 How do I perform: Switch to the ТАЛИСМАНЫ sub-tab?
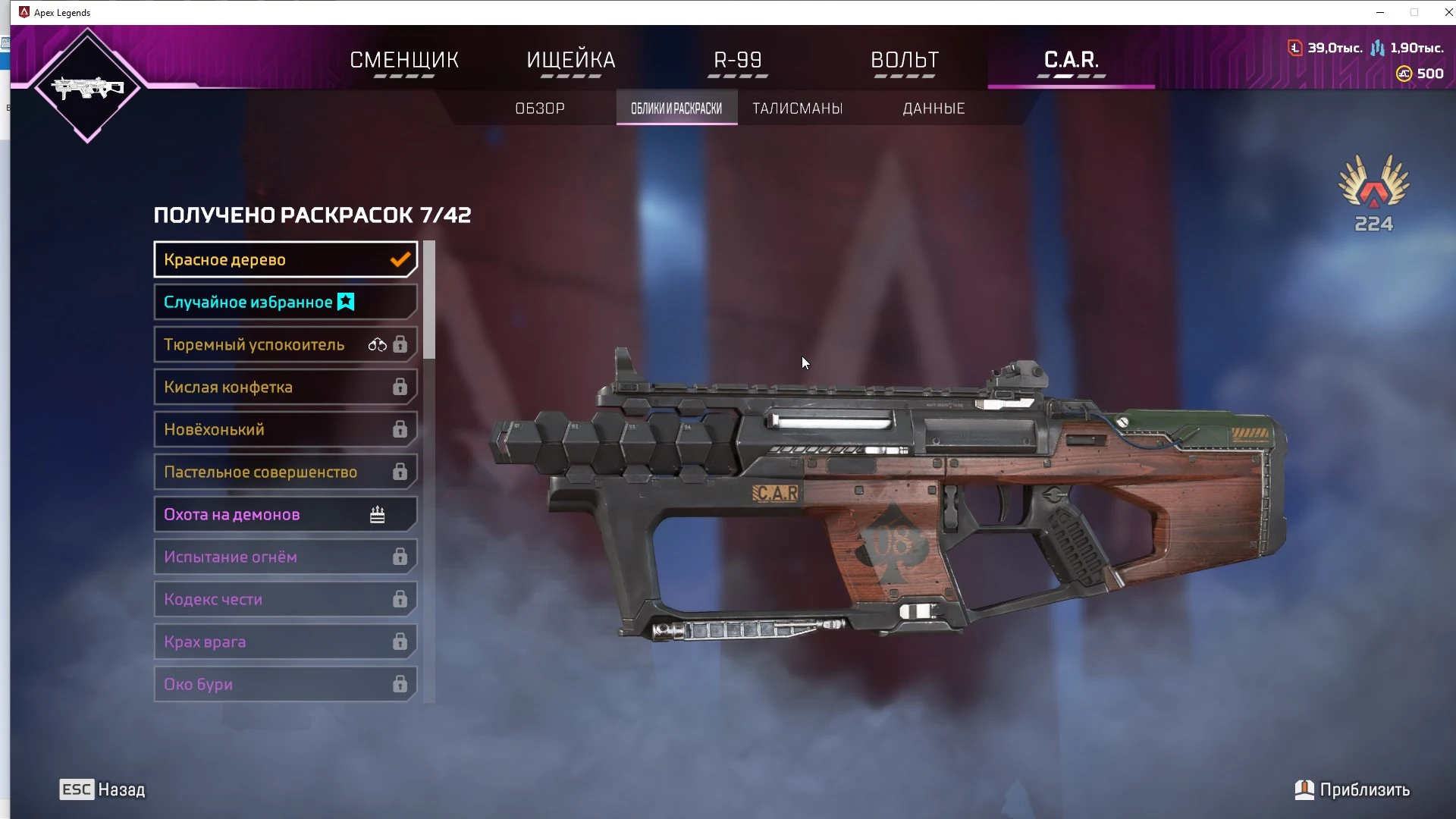click(798, 108)
